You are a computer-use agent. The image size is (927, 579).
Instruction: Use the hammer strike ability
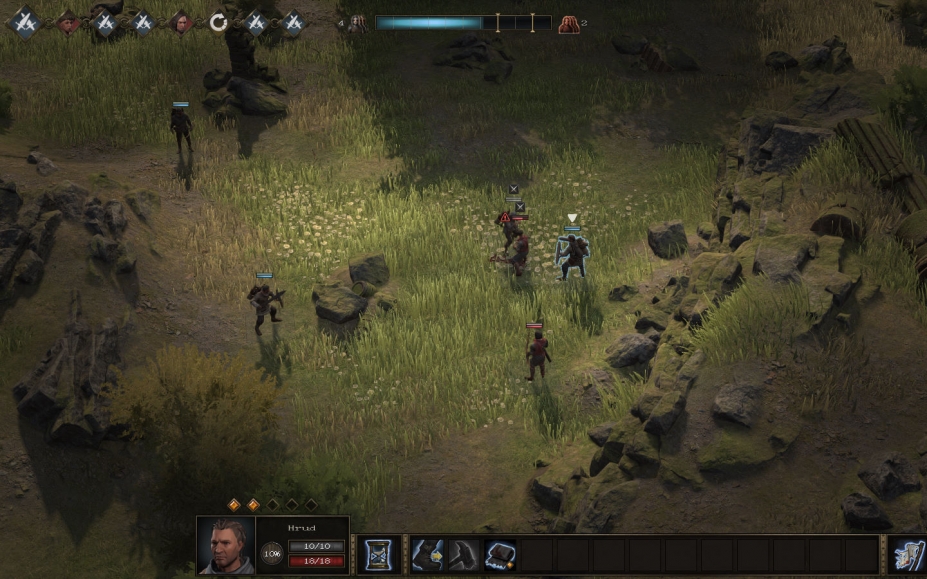463,555
